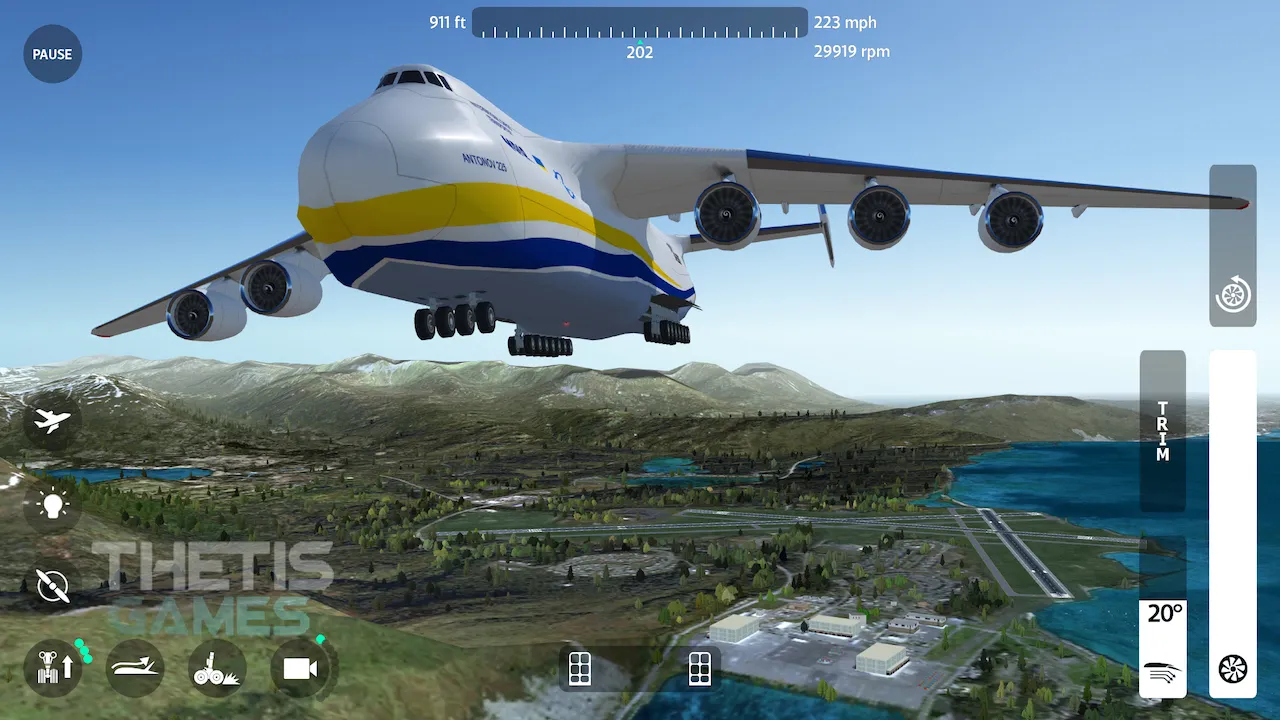
Task: Tap the right rudder pedal
Action: click(700, 668)
